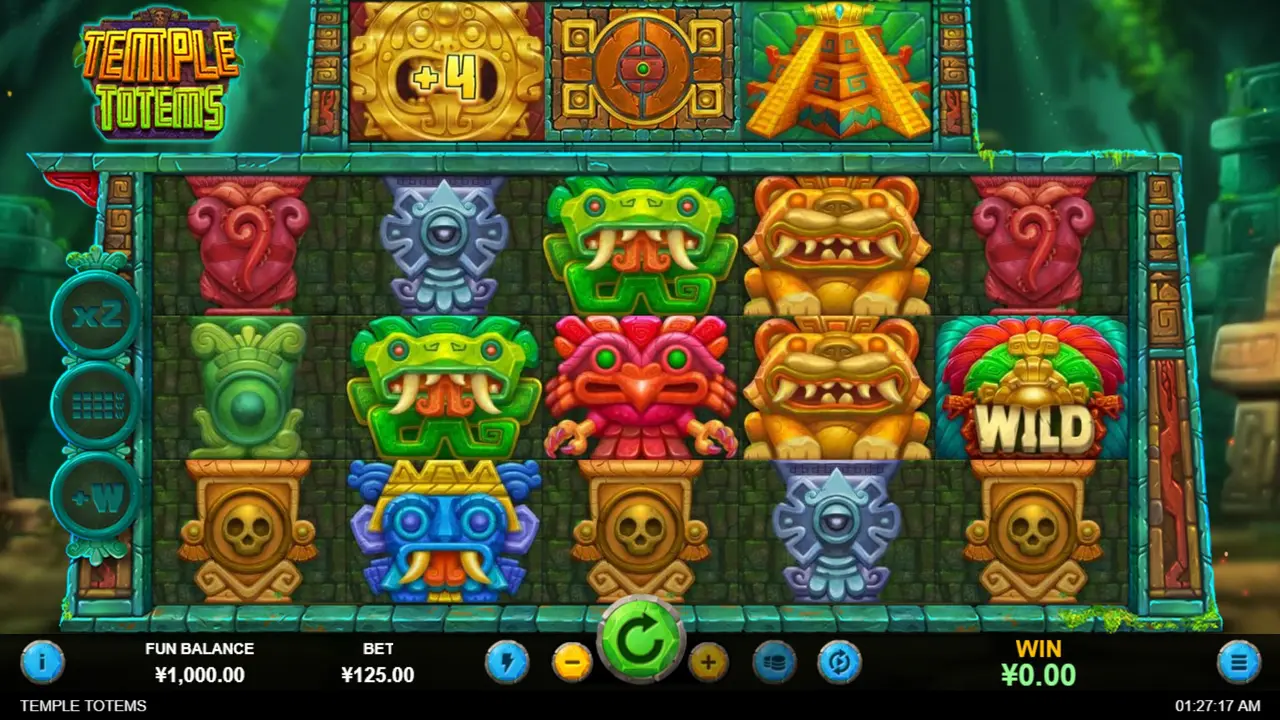Open the hamburger menu icon
The width and height of the screenshot is (1280, 720).
click(x=1237, y=661)
